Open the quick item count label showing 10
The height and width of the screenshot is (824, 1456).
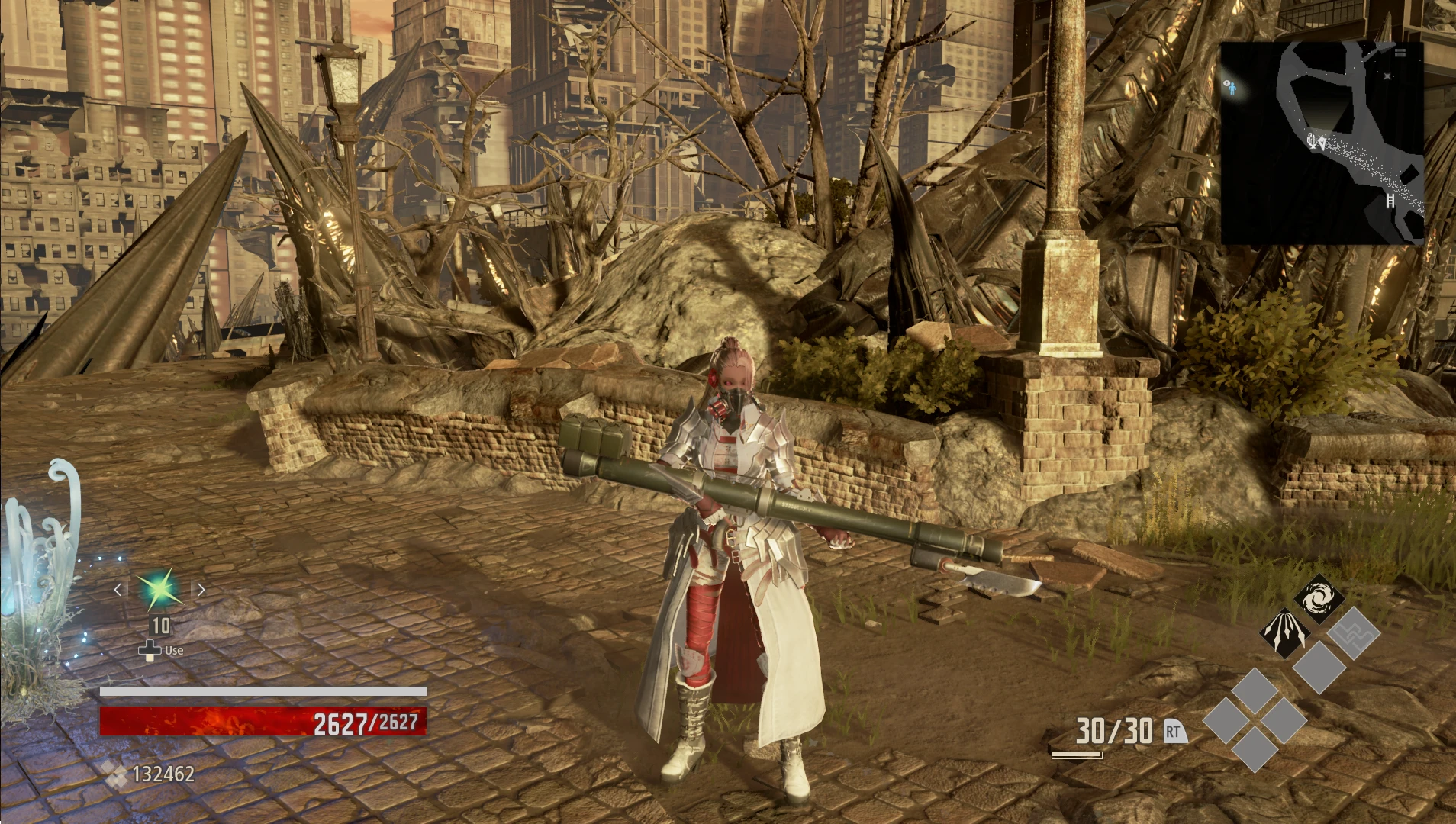point(158,626)
